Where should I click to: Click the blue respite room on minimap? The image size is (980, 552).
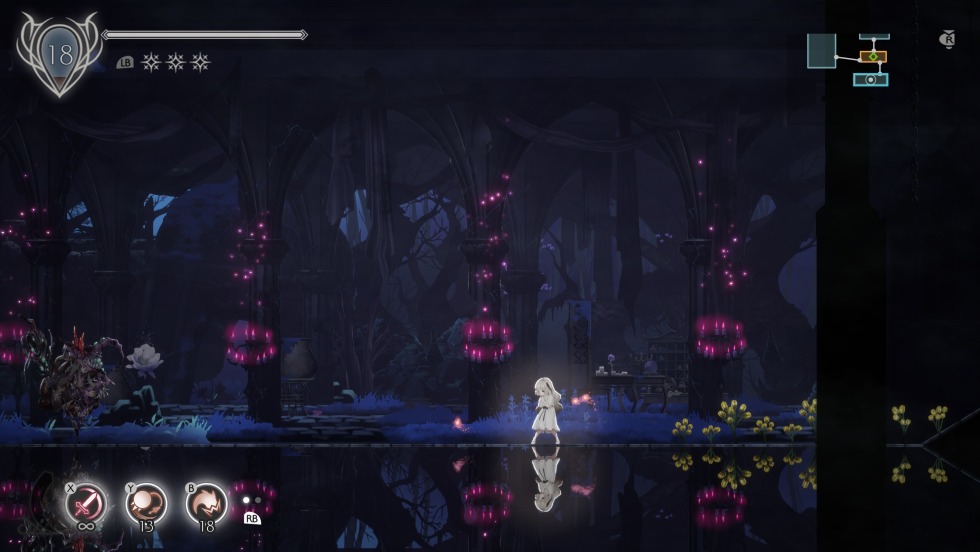tap(871, 79)
